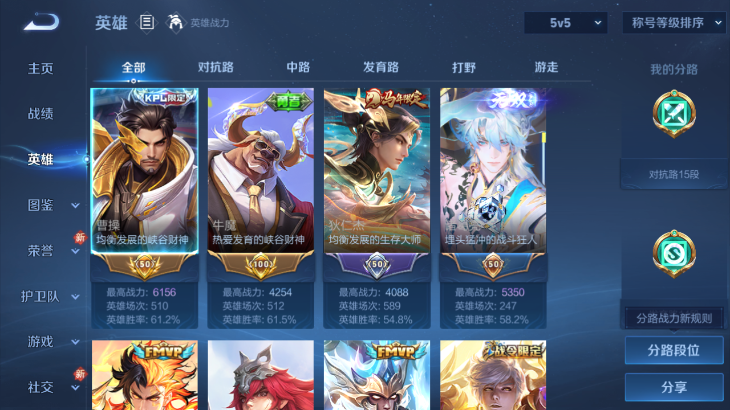Open the 主页 sidebar entry
Image resolution: width=730 pixels, height=410 pixels.
click(41, 68)
